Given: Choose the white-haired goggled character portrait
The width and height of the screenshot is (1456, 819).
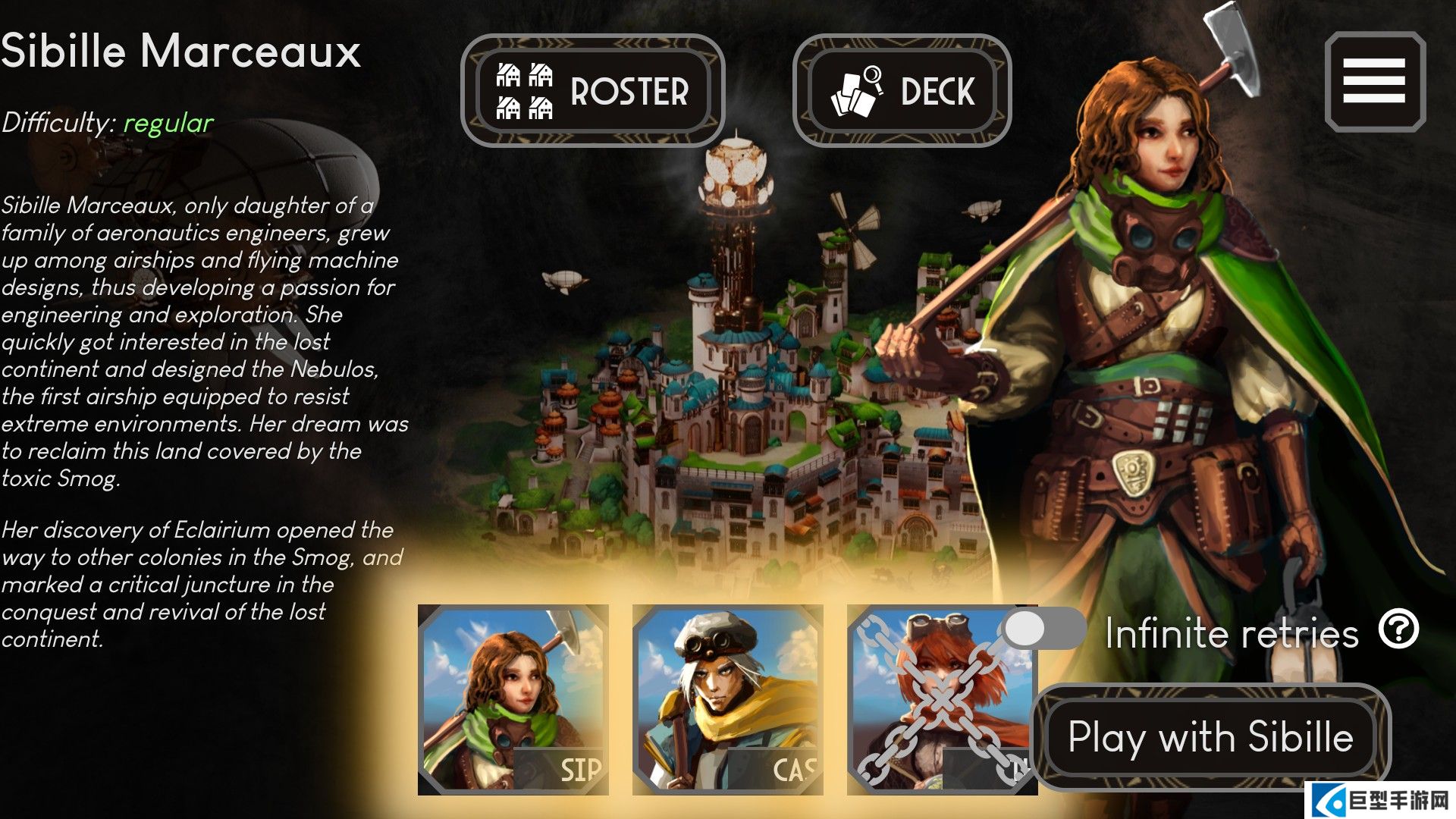Looking at the screenshot, I should 727,699.
